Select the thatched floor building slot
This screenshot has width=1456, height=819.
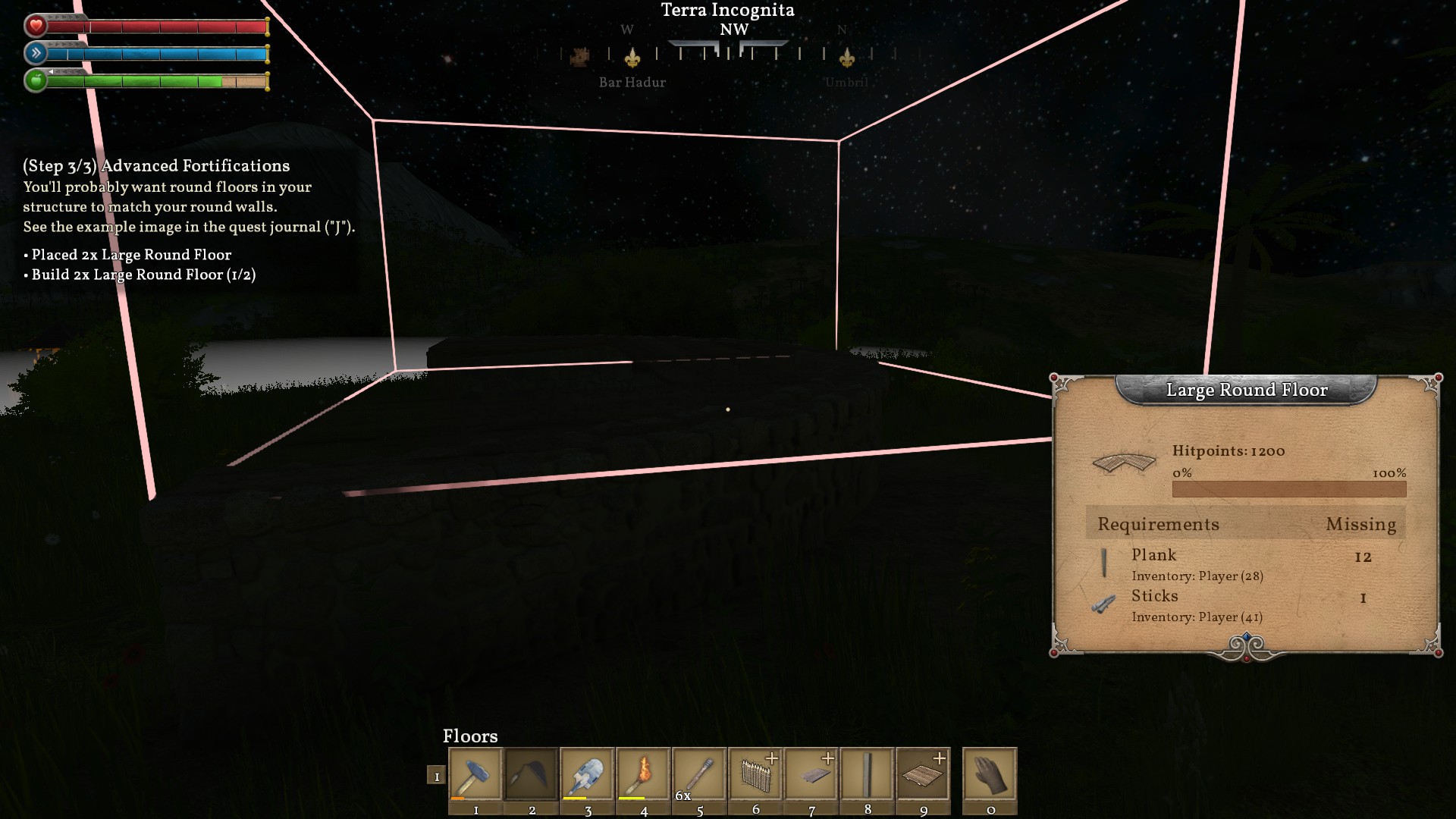(x=923, y=774)
